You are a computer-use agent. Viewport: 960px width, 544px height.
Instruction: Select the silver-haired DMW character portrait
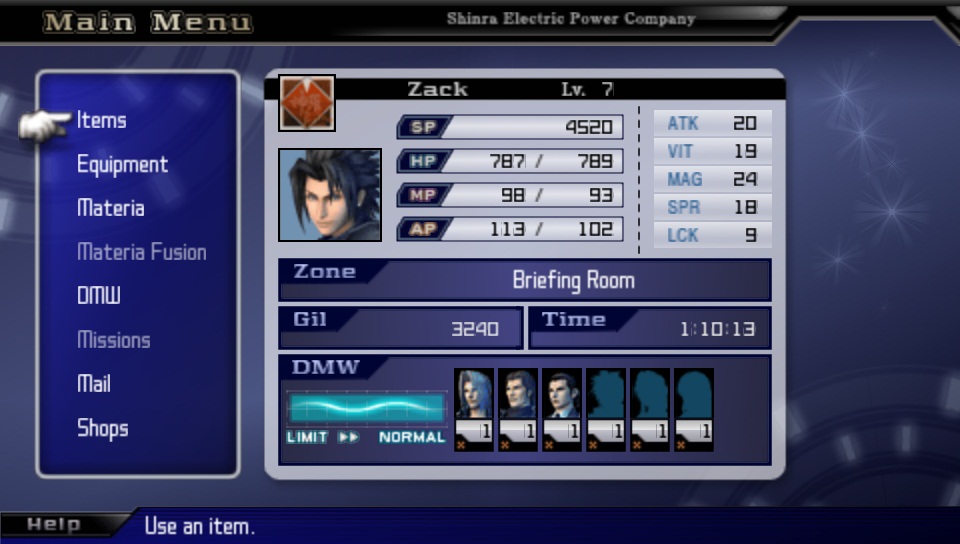pos(473,396)
